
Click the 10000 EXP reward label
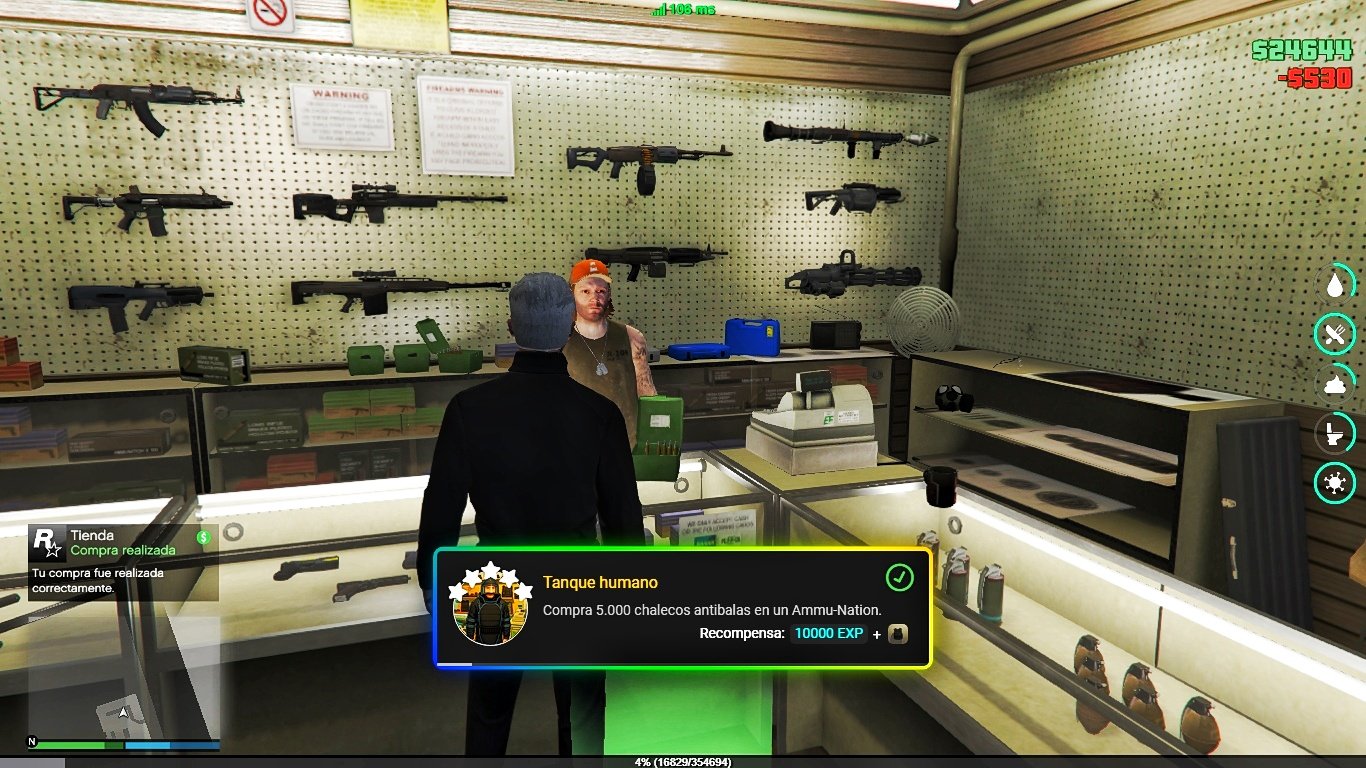[x=828, y=633]
